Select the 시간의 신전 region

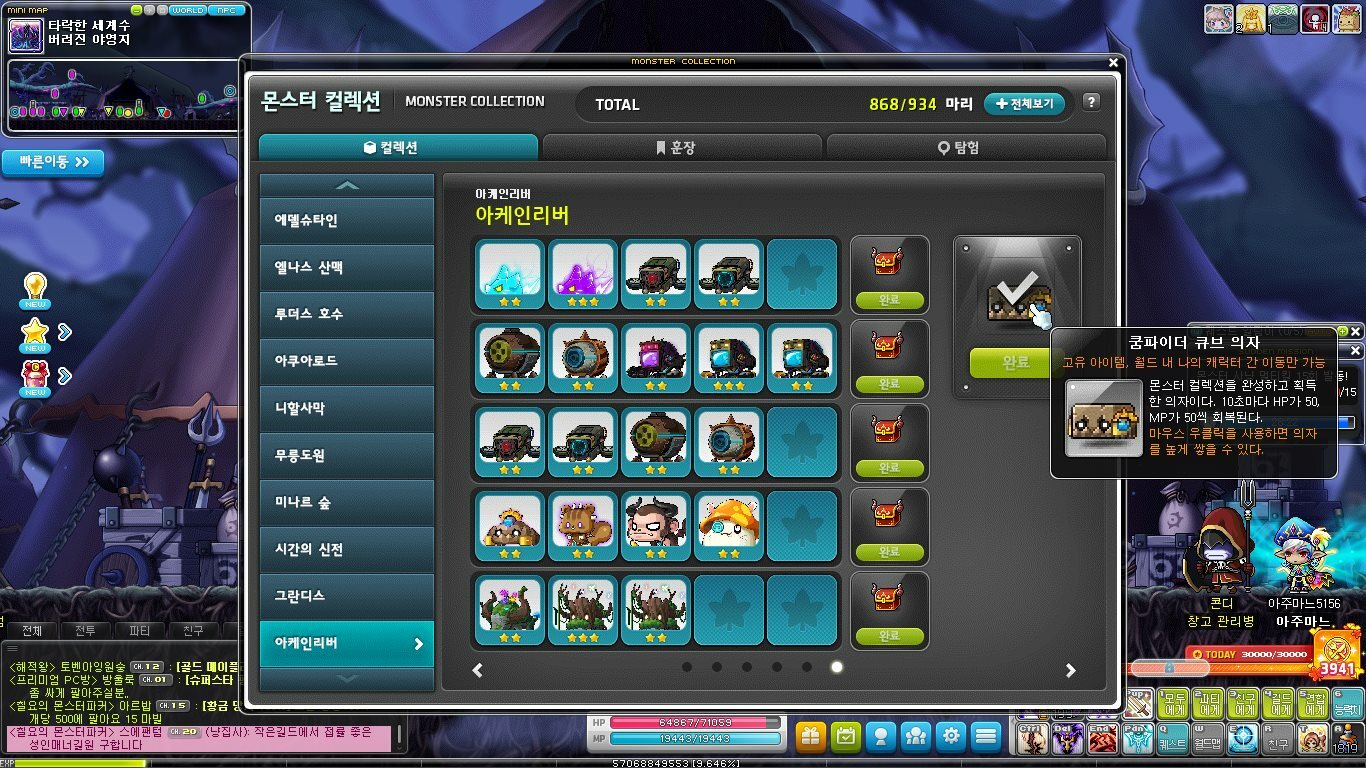[x=346, y=549]
